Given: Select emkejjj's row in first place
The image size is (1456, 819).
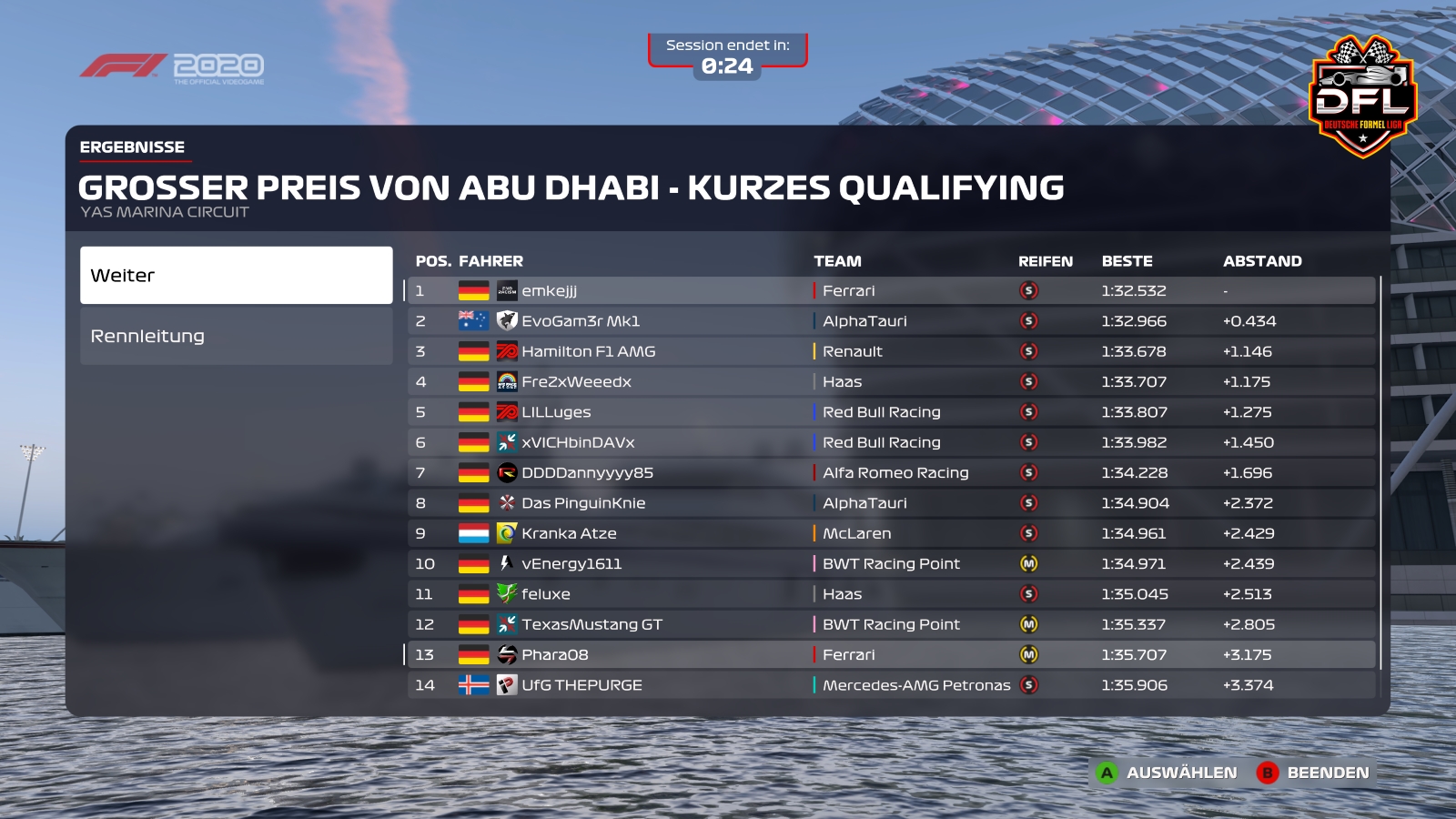Looking at the screenshot, I should point(890,290).
